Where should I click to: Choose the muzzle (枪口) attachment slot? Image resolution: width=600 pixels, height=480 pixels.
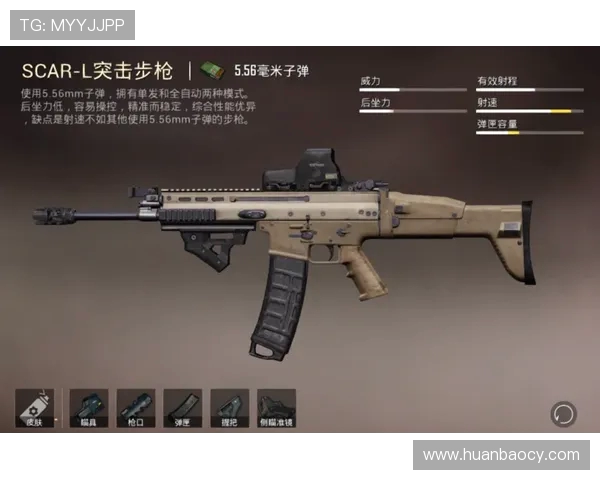136,409
